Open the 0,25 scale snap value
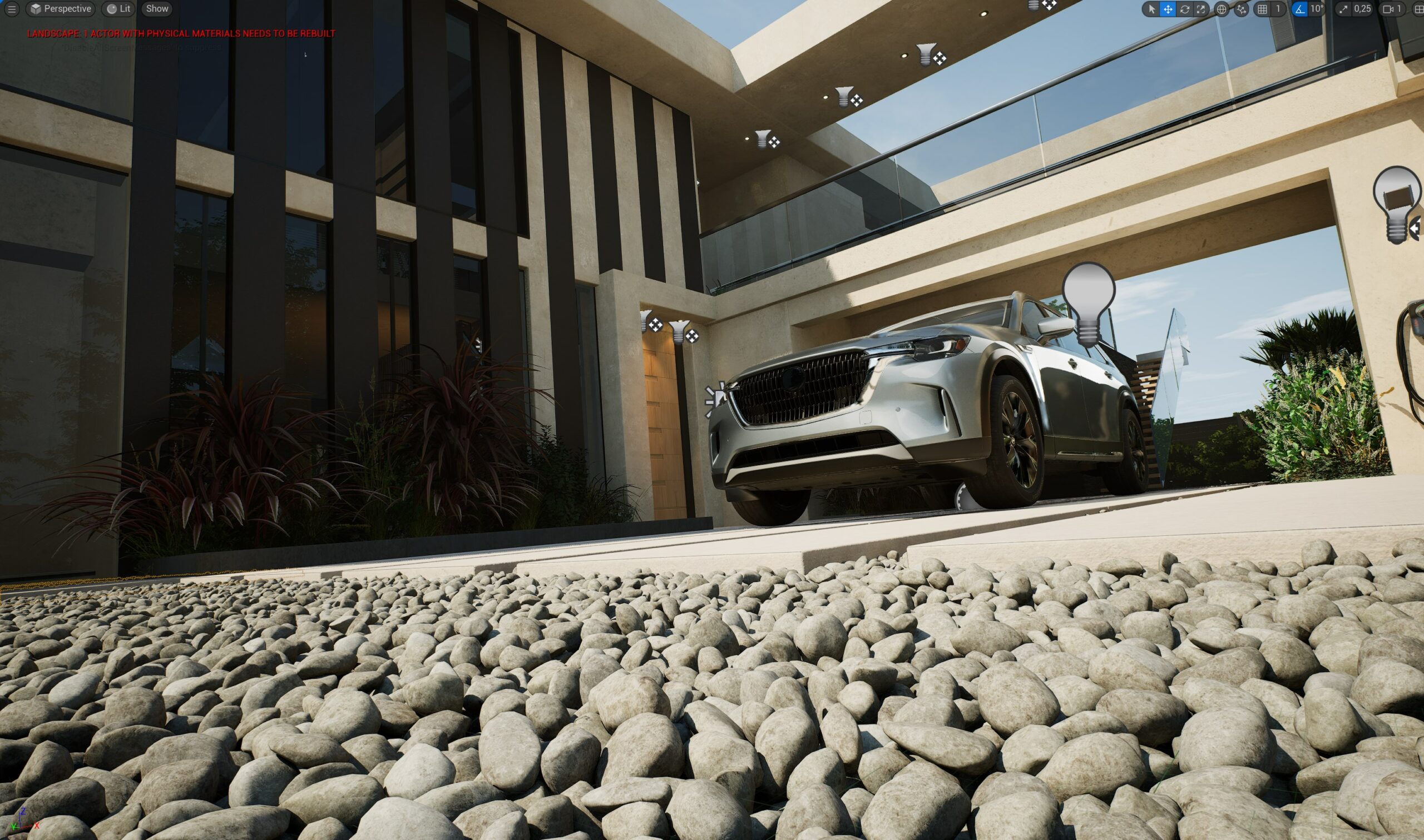This screenshot has height=840, width=1424. click(1362, 9)
